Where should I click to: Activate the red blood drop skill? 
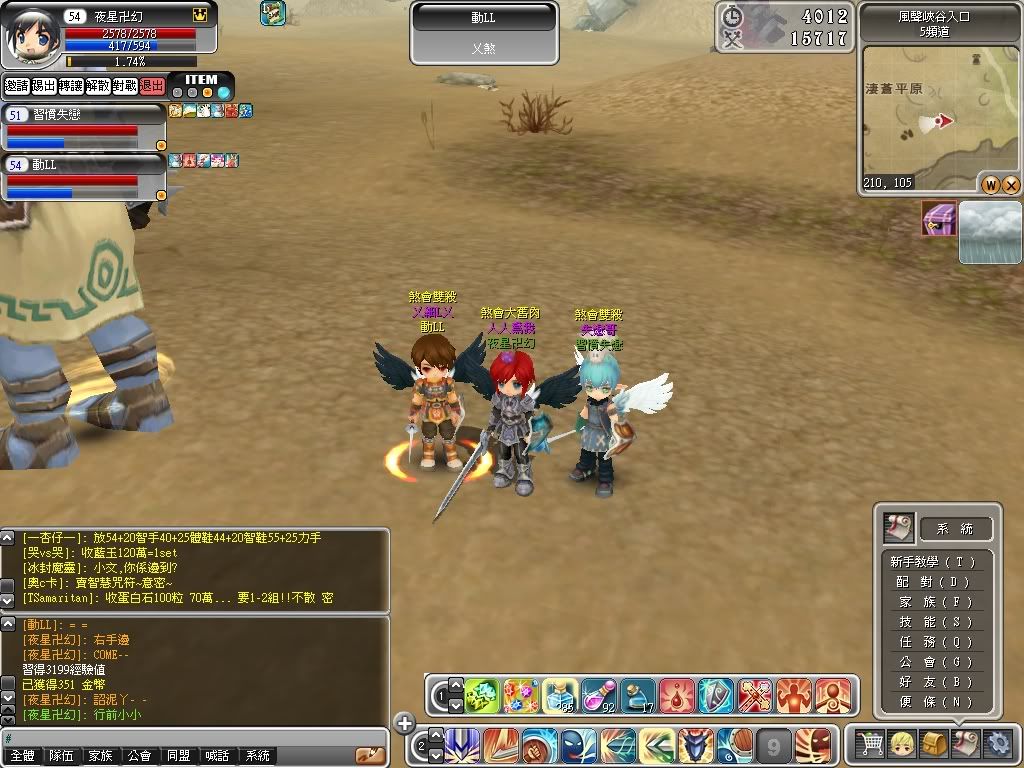point(677,693)
